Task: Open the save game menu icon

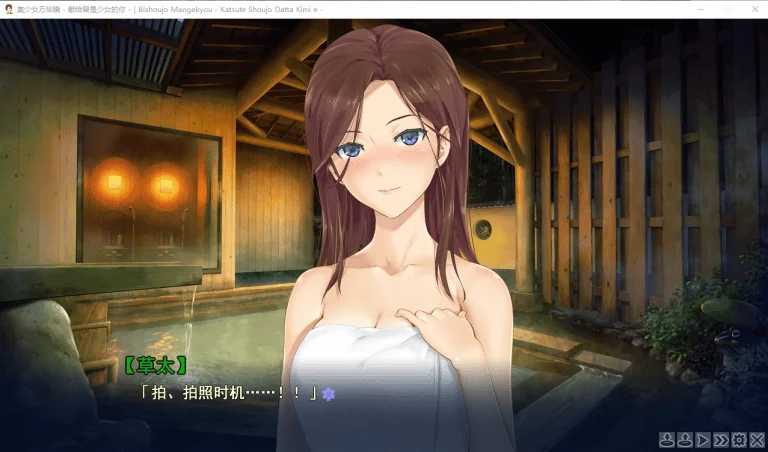Action: pyautogui.click(x=666, y=439)
